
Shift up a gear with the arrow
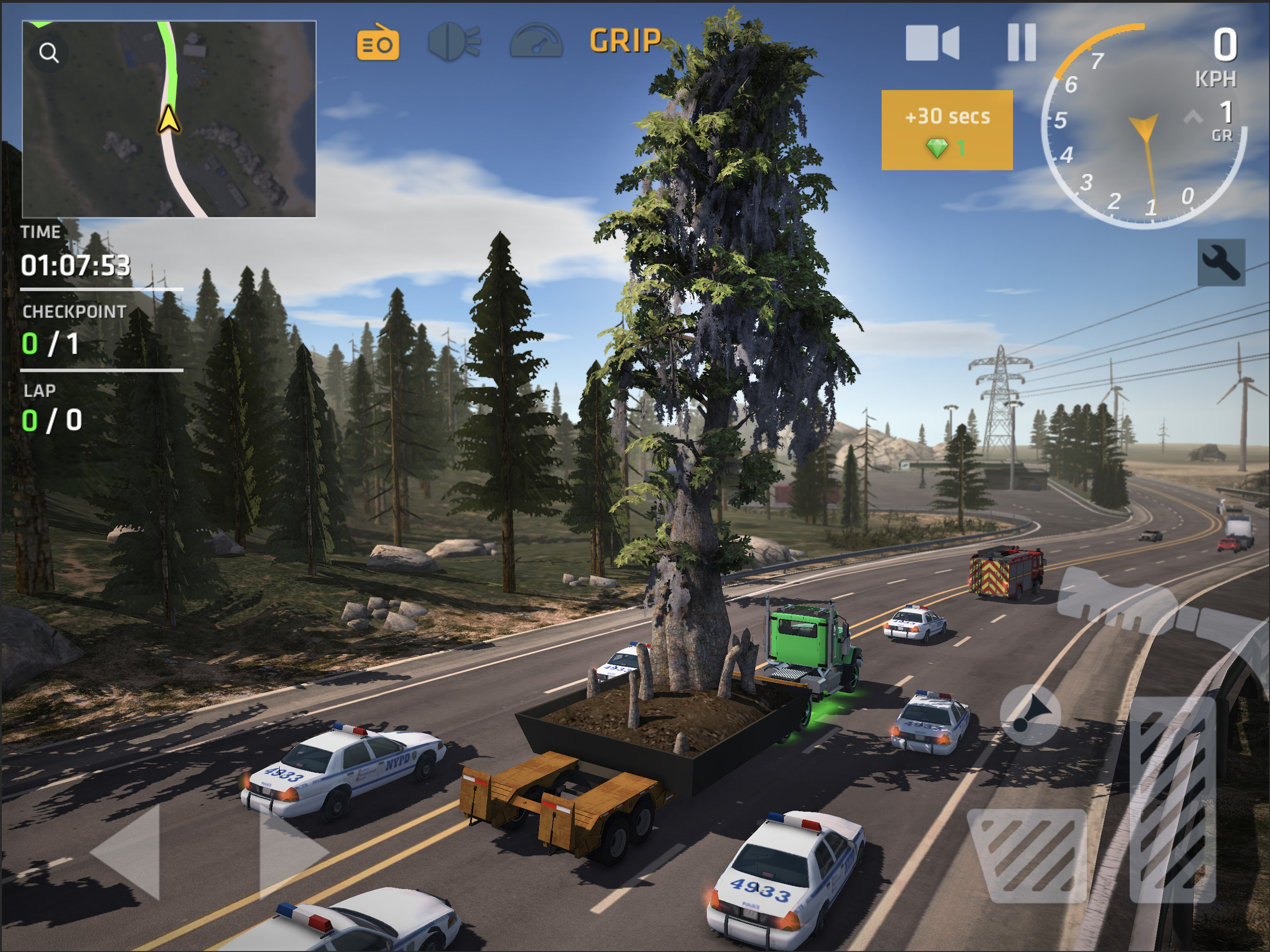point(1193,118)
